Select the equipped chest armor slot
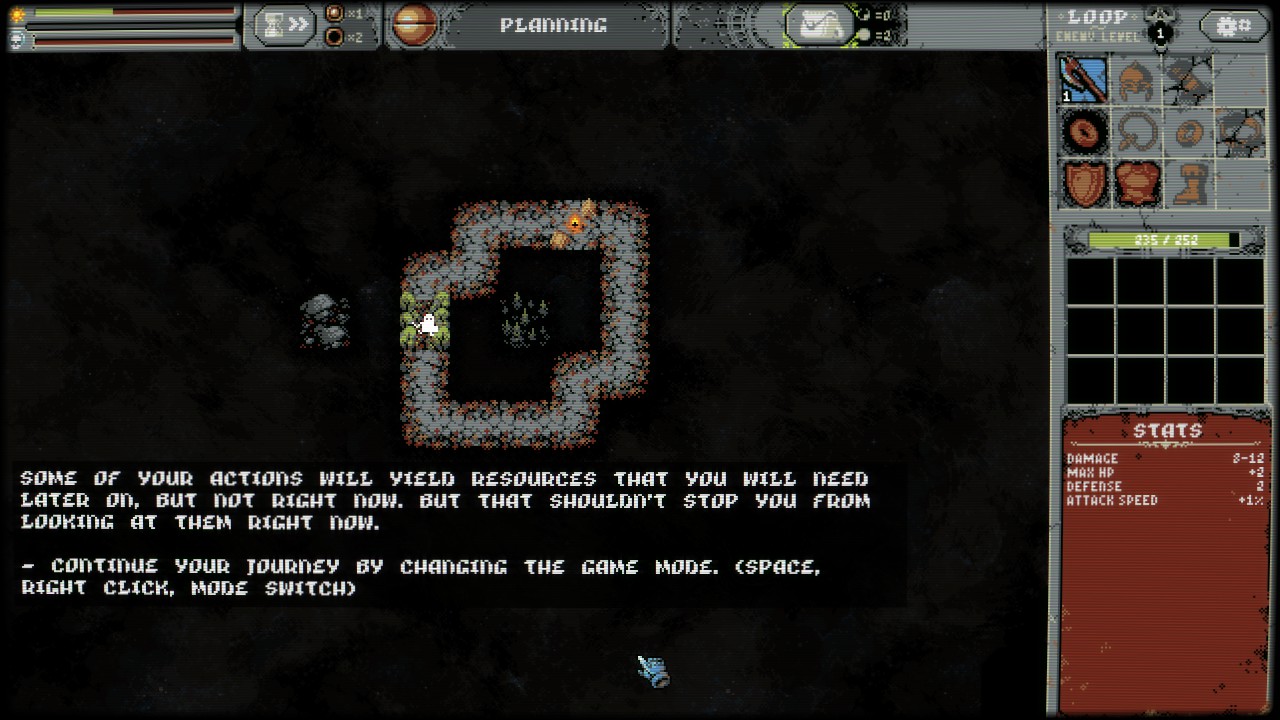Viewport: 1280px width, 720px height. pyautogui.click(x=1136, y=184)
